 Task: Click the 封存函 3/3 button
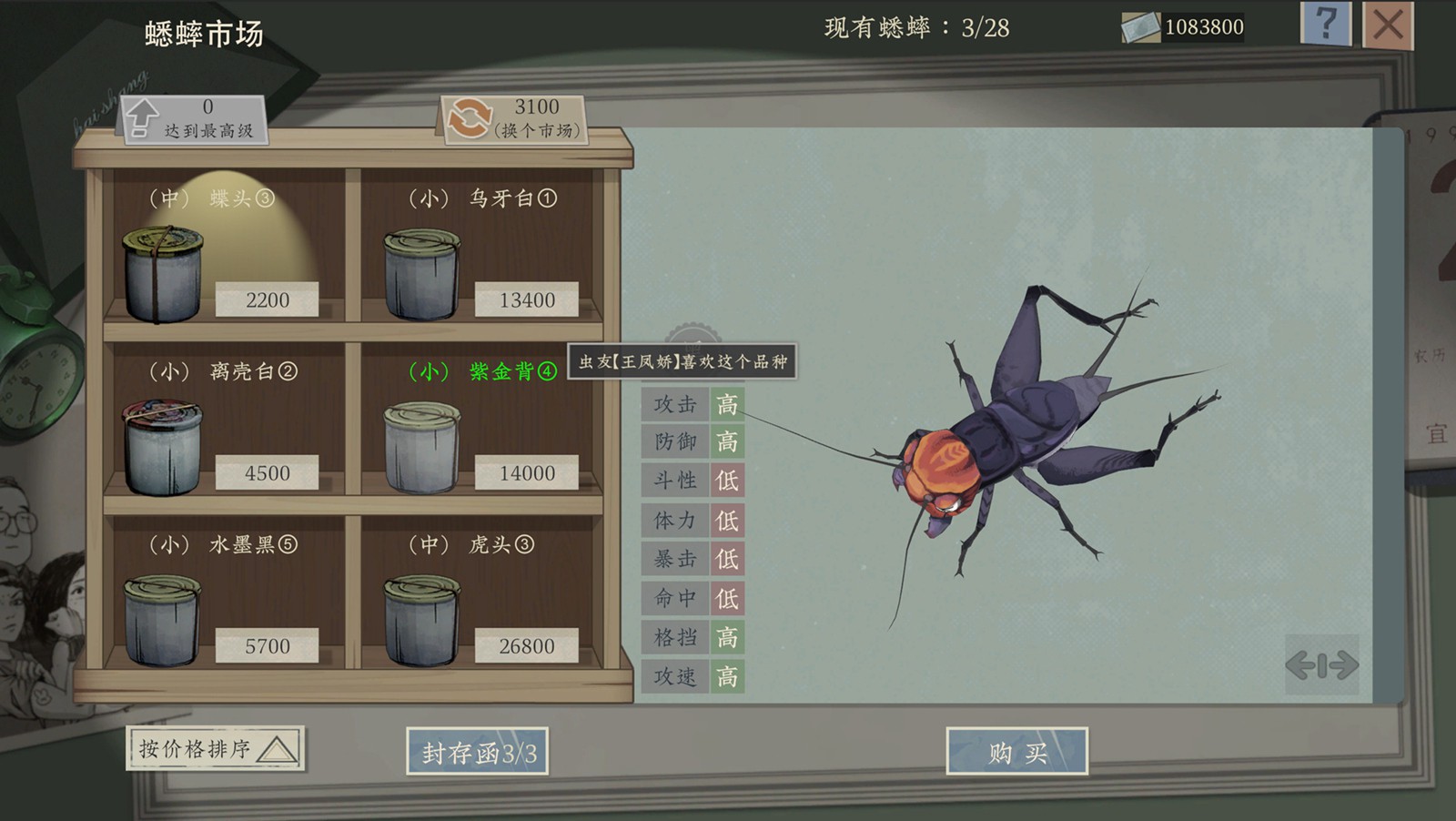[x=477, y=752]
